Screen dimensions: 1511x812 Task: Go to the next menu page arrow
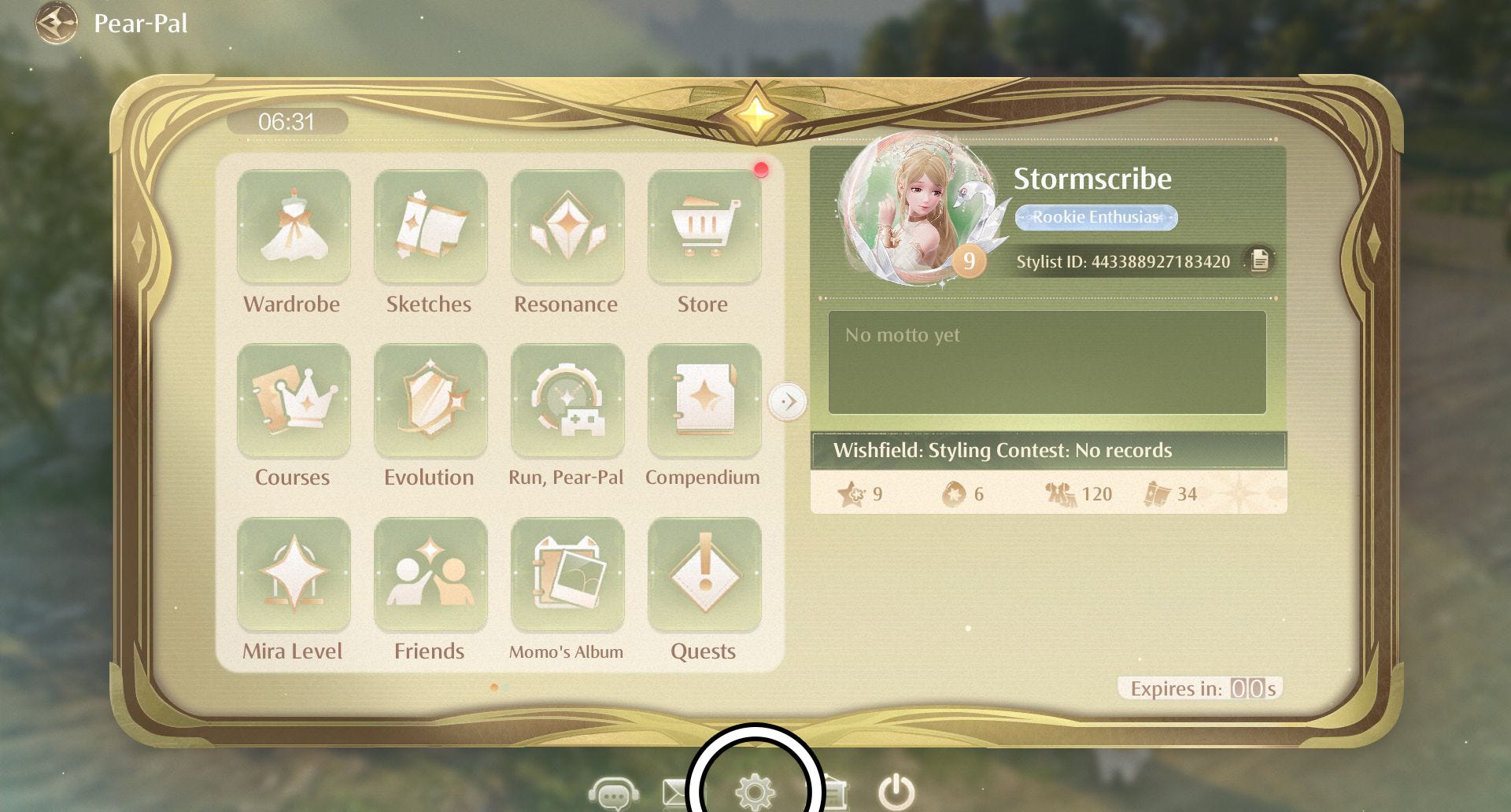click(787, 401)
